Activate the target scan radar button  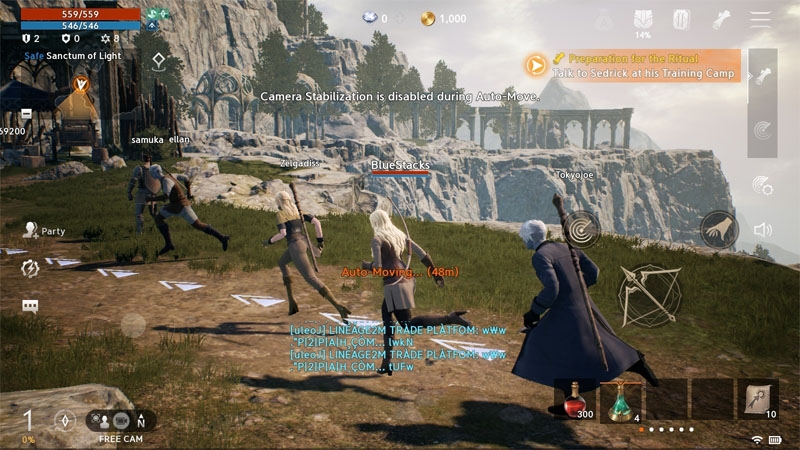click(x=581, y=229)
